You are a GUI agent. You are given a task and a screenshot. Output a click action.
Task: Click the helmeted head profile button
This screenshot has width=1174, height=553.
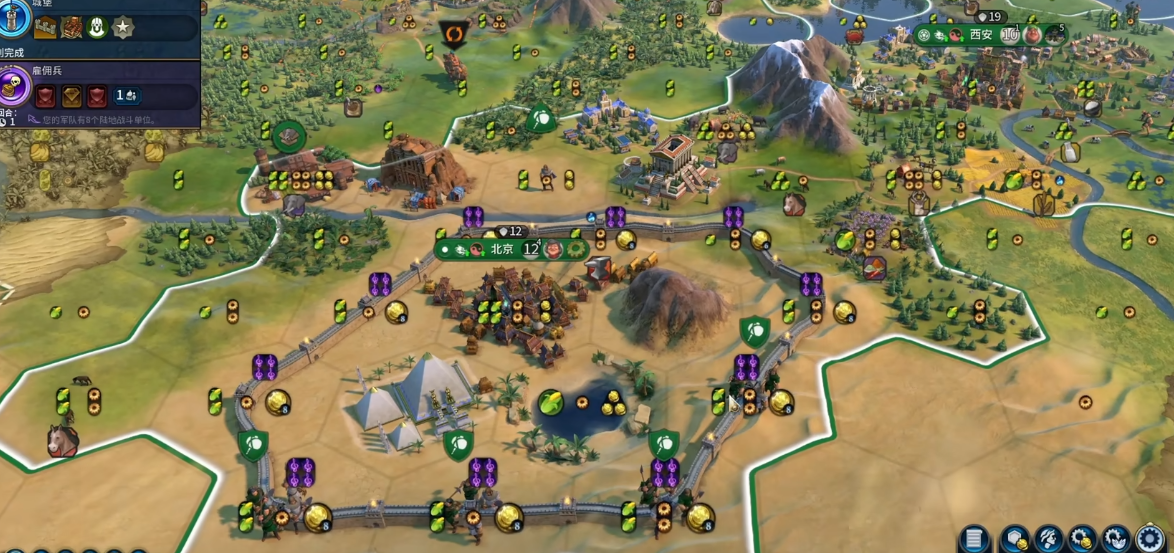pos(1049,538)
